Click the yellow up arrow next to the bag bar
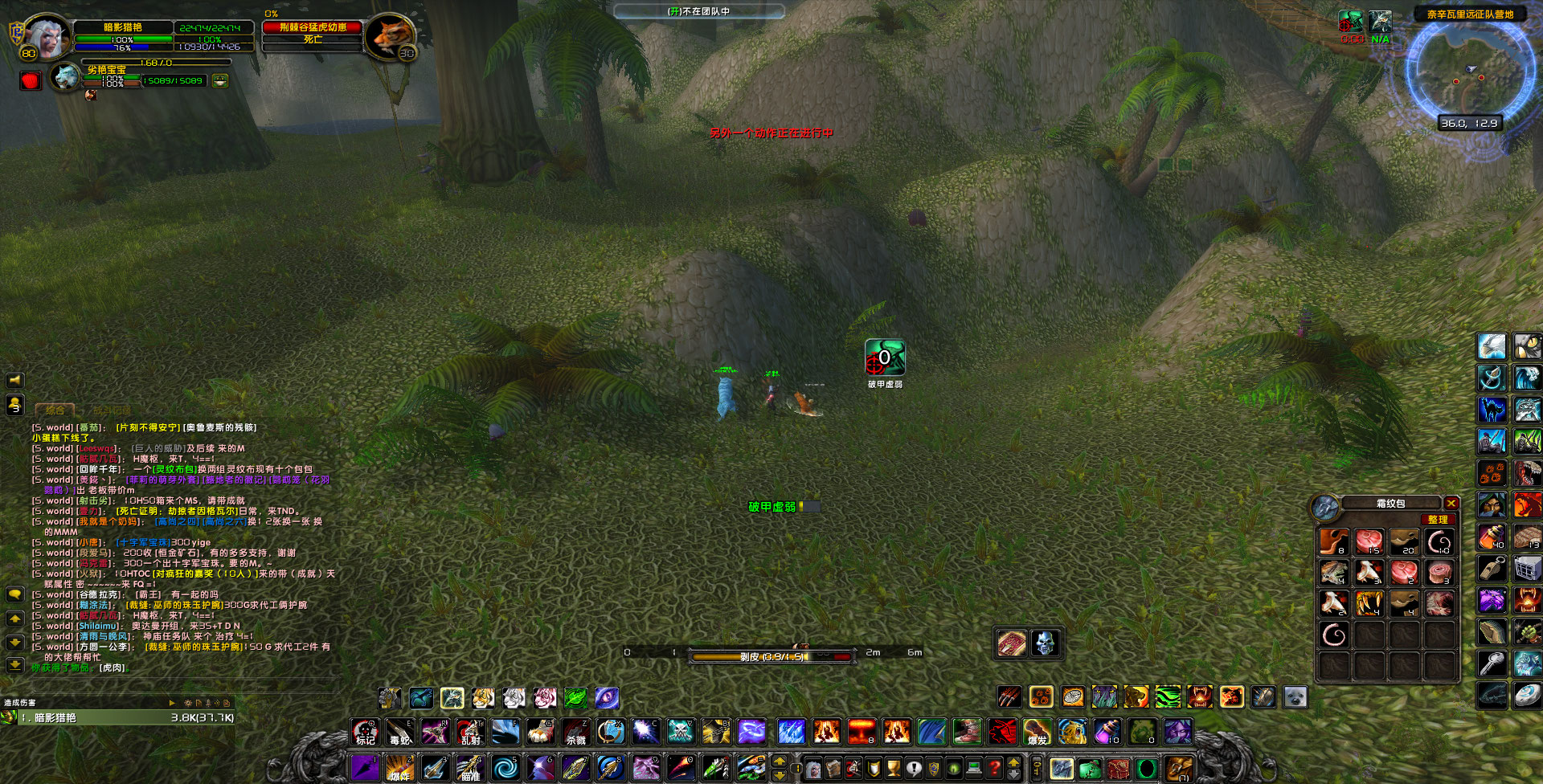This screenshot has height=784, width=1543. click(1013, 762)
